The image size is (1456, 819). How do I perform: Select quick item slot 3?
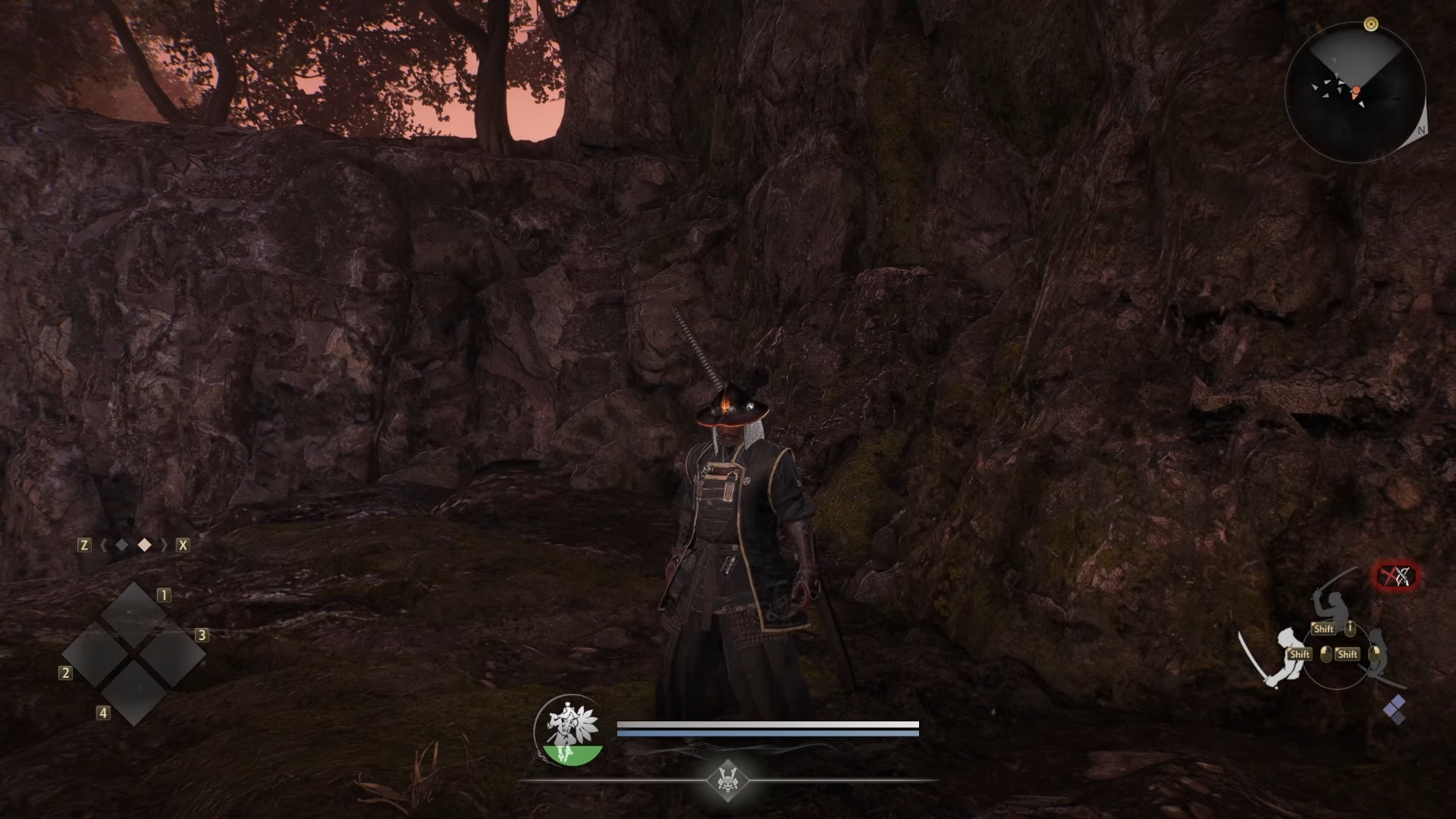(x=173, y=654)
